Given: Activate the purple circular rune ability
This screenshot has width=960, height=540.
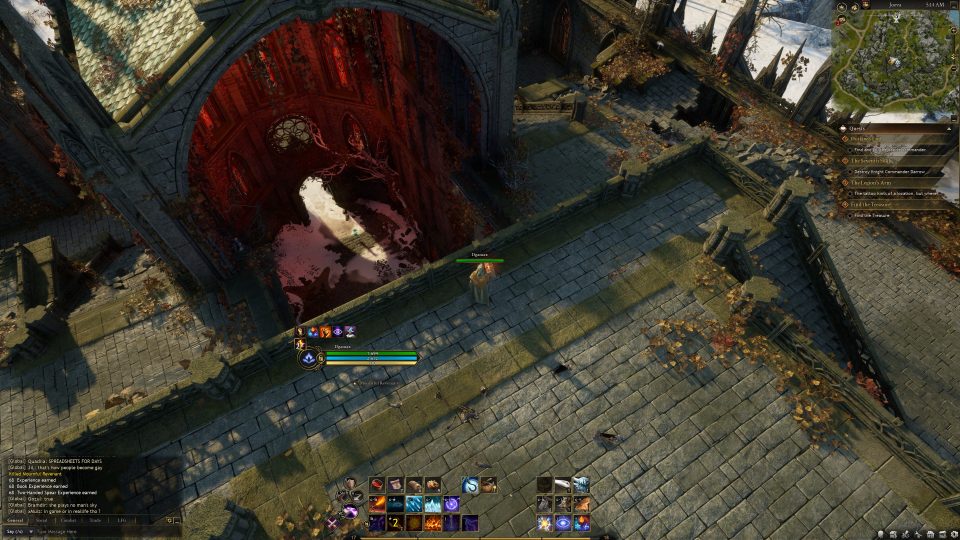Looking at the screenshot, I should 452,504.
